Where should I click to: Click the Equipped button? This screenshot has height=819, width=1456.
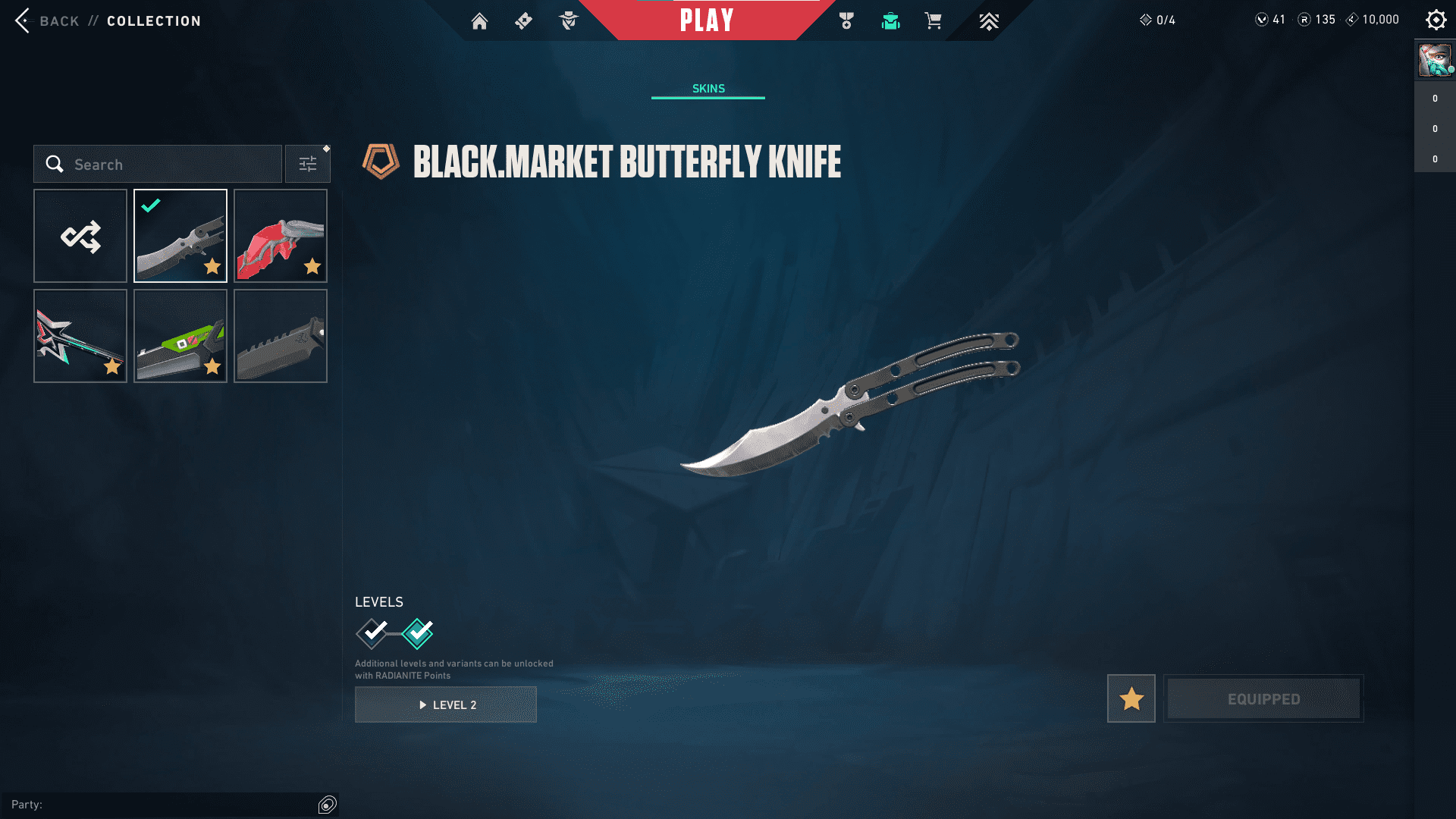1263,698
